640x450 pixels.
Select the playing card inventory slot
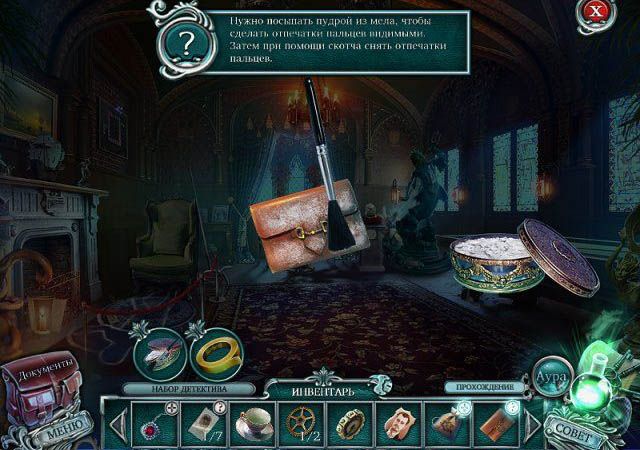pyautogui.click(x=207, y=423)
